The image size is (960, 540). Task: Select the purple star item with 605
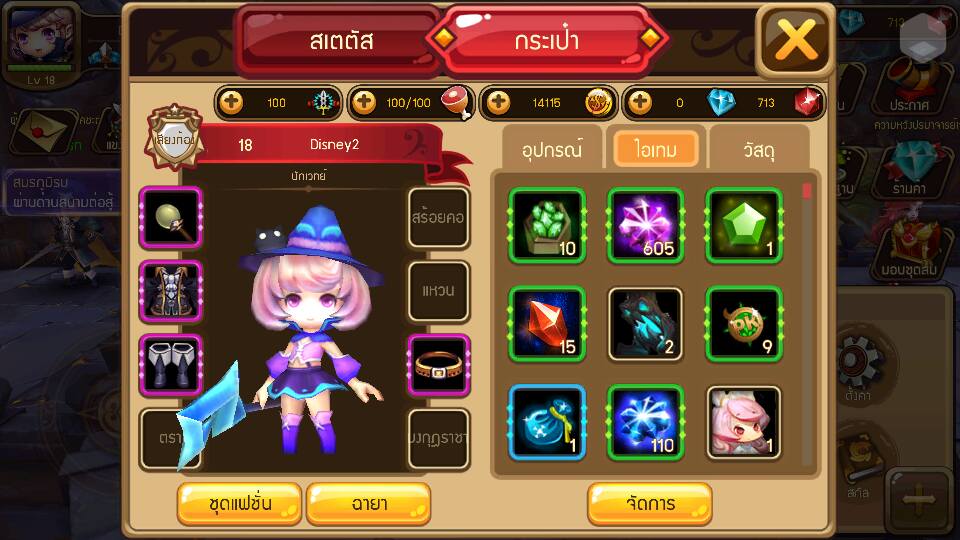point(645,225)
